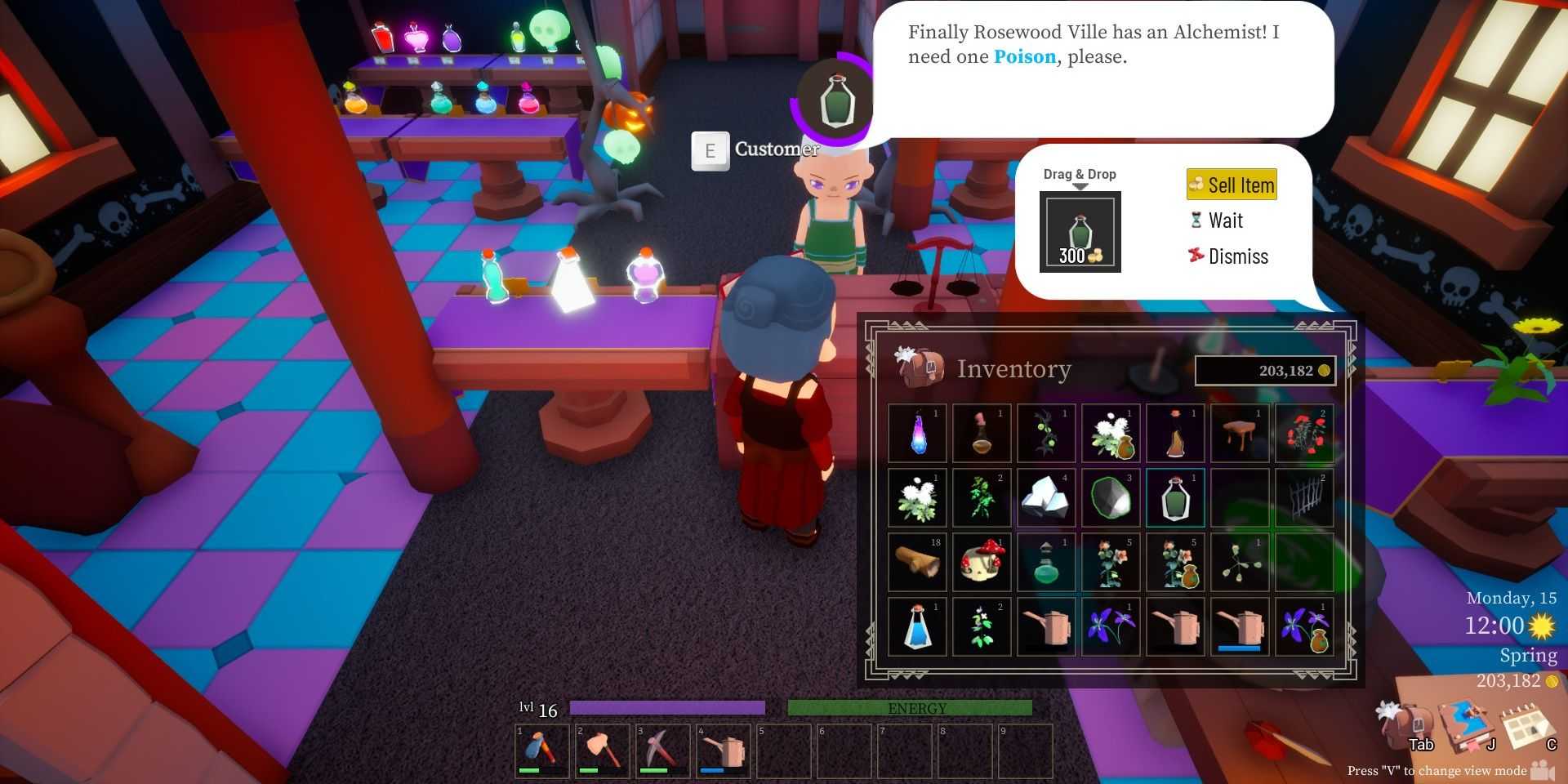Viewport: 1568px width, 784px height.
Task: Select the iron fence item
Action: (x=1304, y=497)
